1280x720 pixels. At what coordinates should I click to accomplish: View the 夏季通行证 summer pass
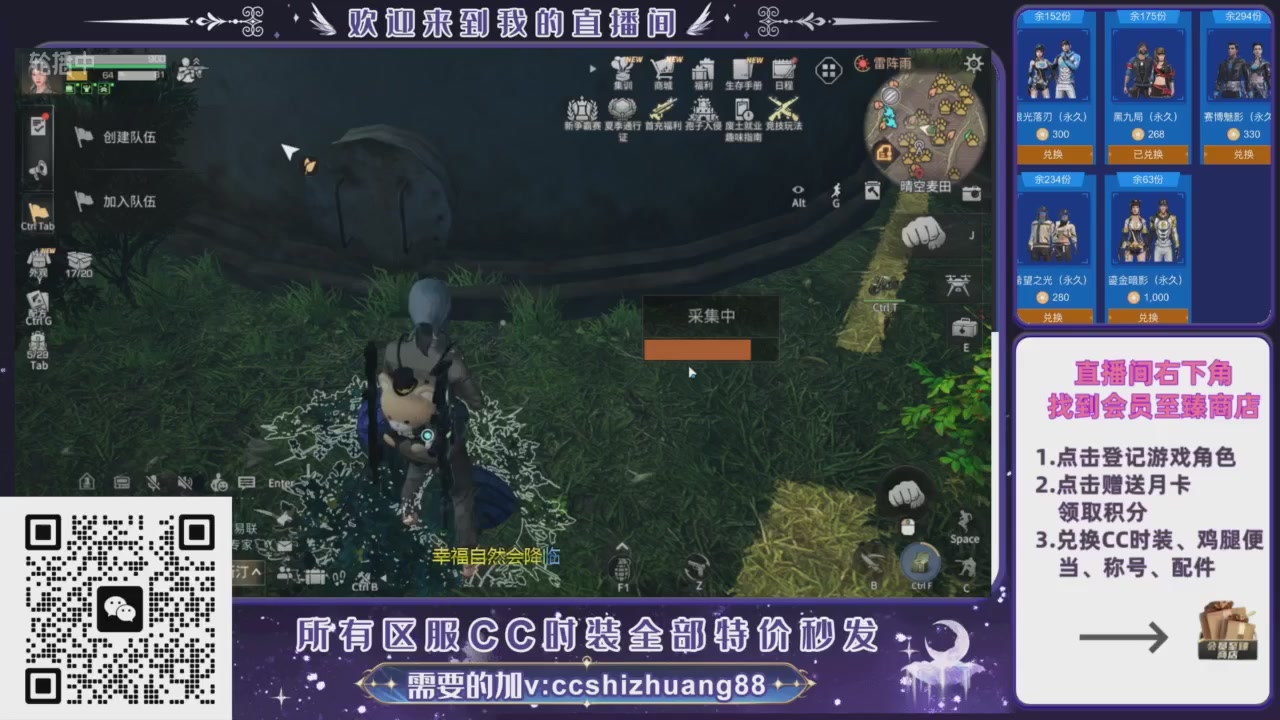tap(622, 110)
